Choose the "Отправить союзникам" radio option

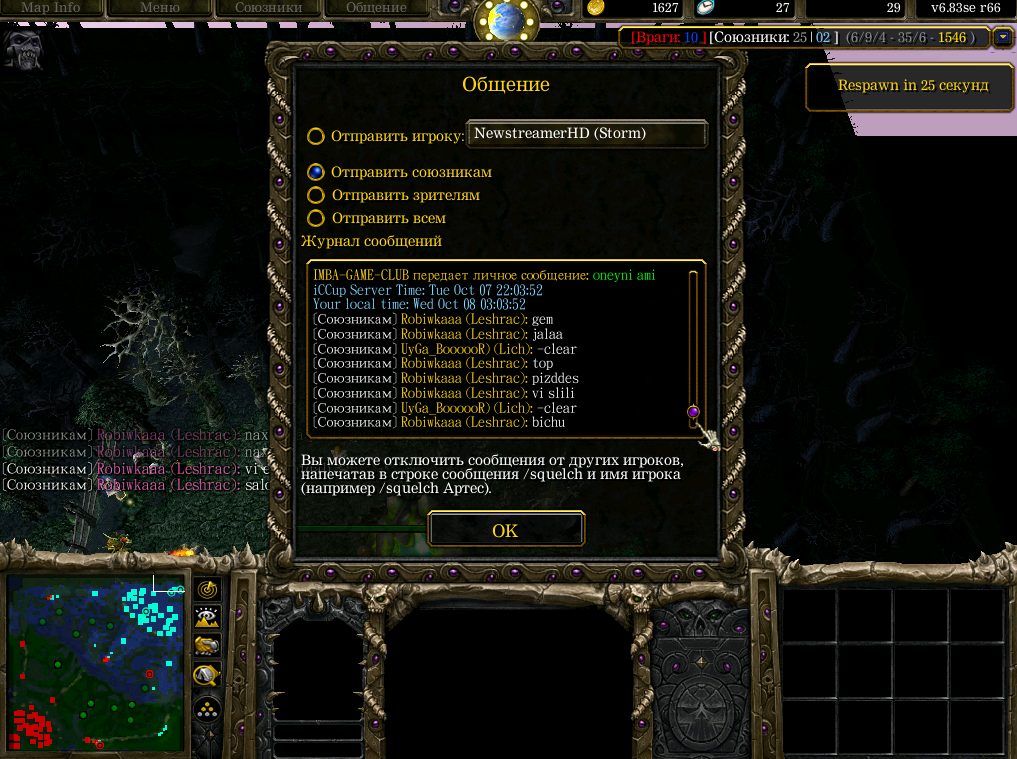(x=316, y=172)
